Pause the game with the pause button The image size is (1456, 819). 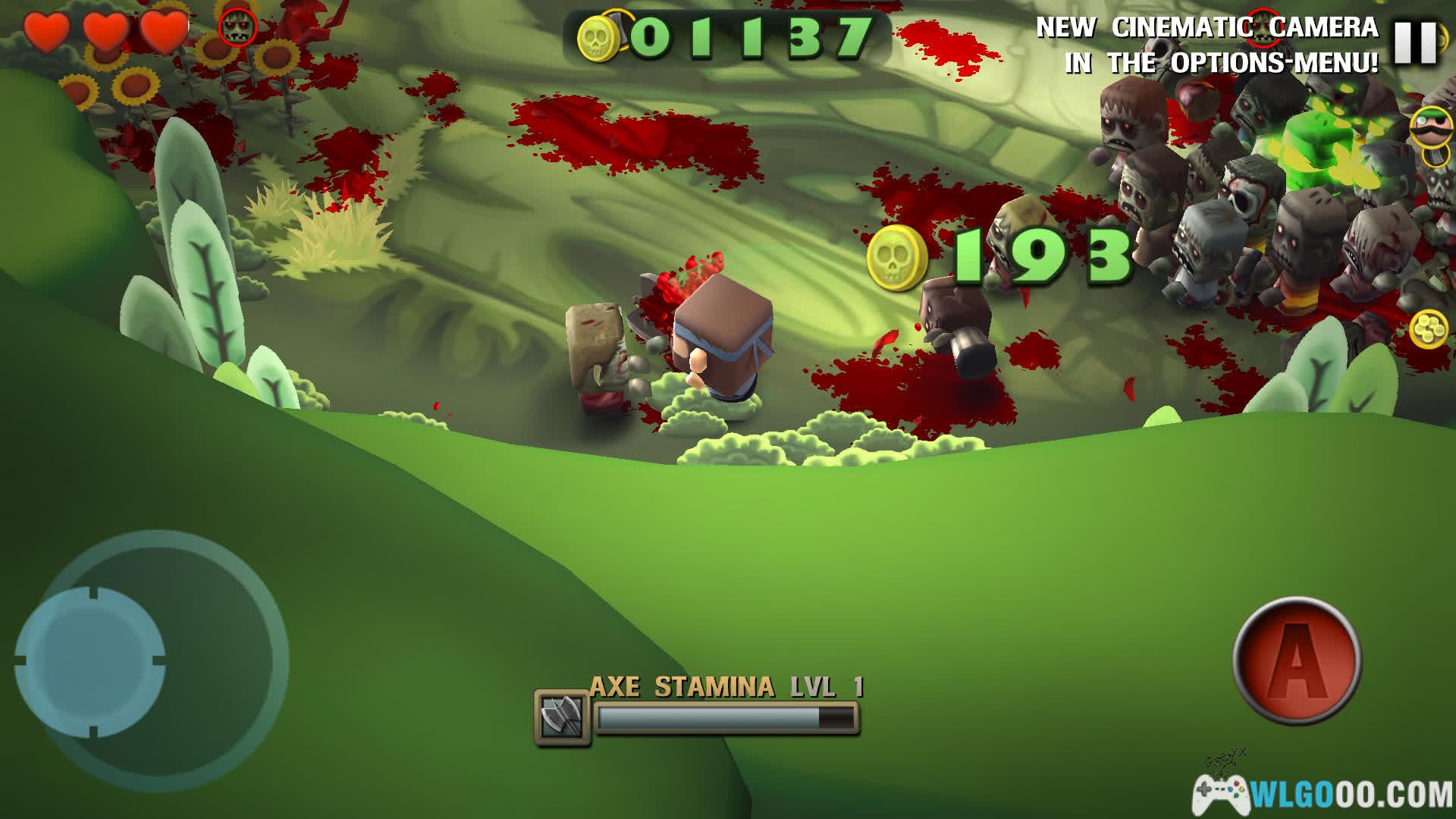click(1416, 42)
